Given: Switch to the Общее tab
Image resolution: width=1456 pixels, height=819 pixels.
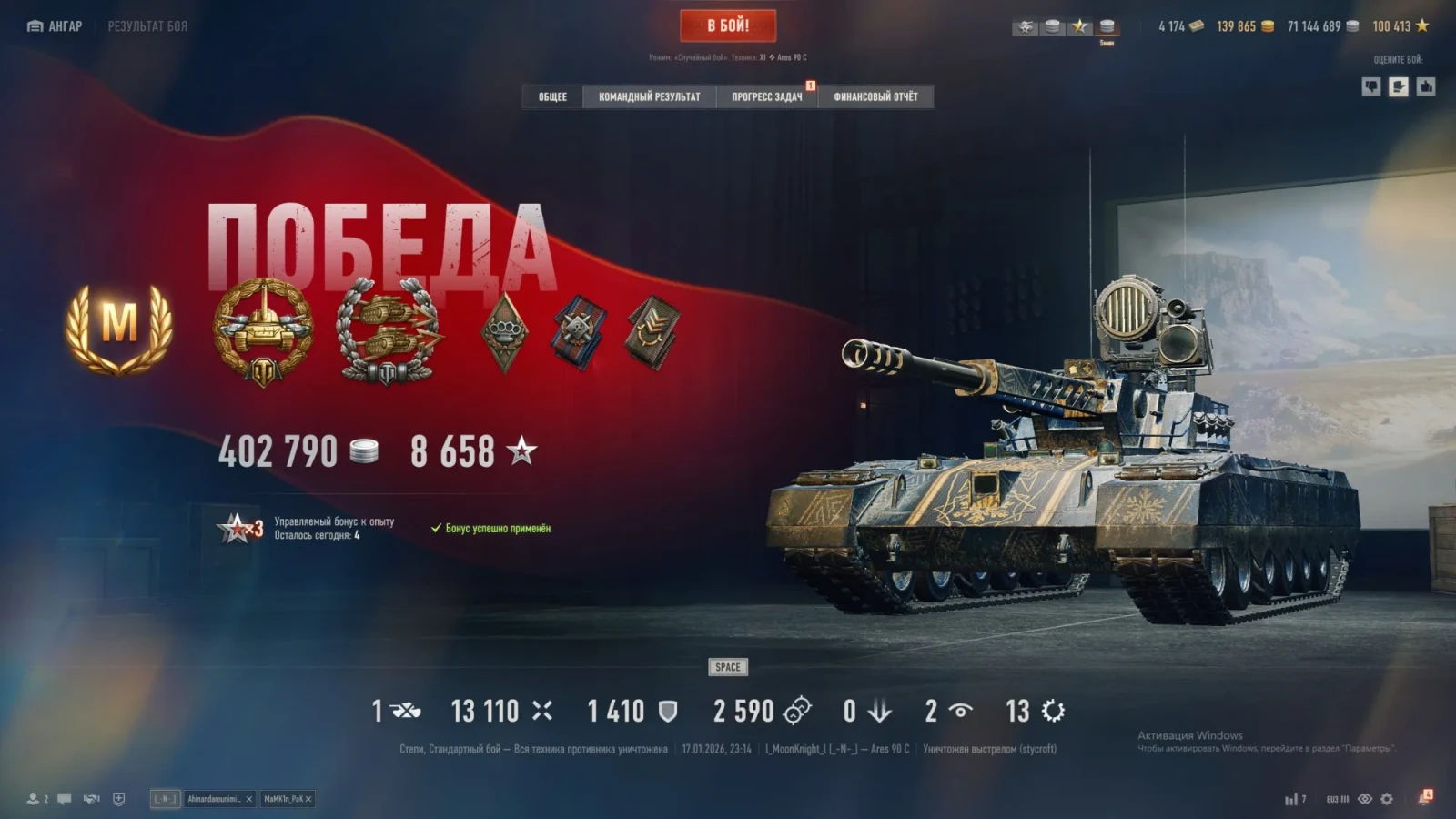Looking at the screenshot, I should coord(552,96).
